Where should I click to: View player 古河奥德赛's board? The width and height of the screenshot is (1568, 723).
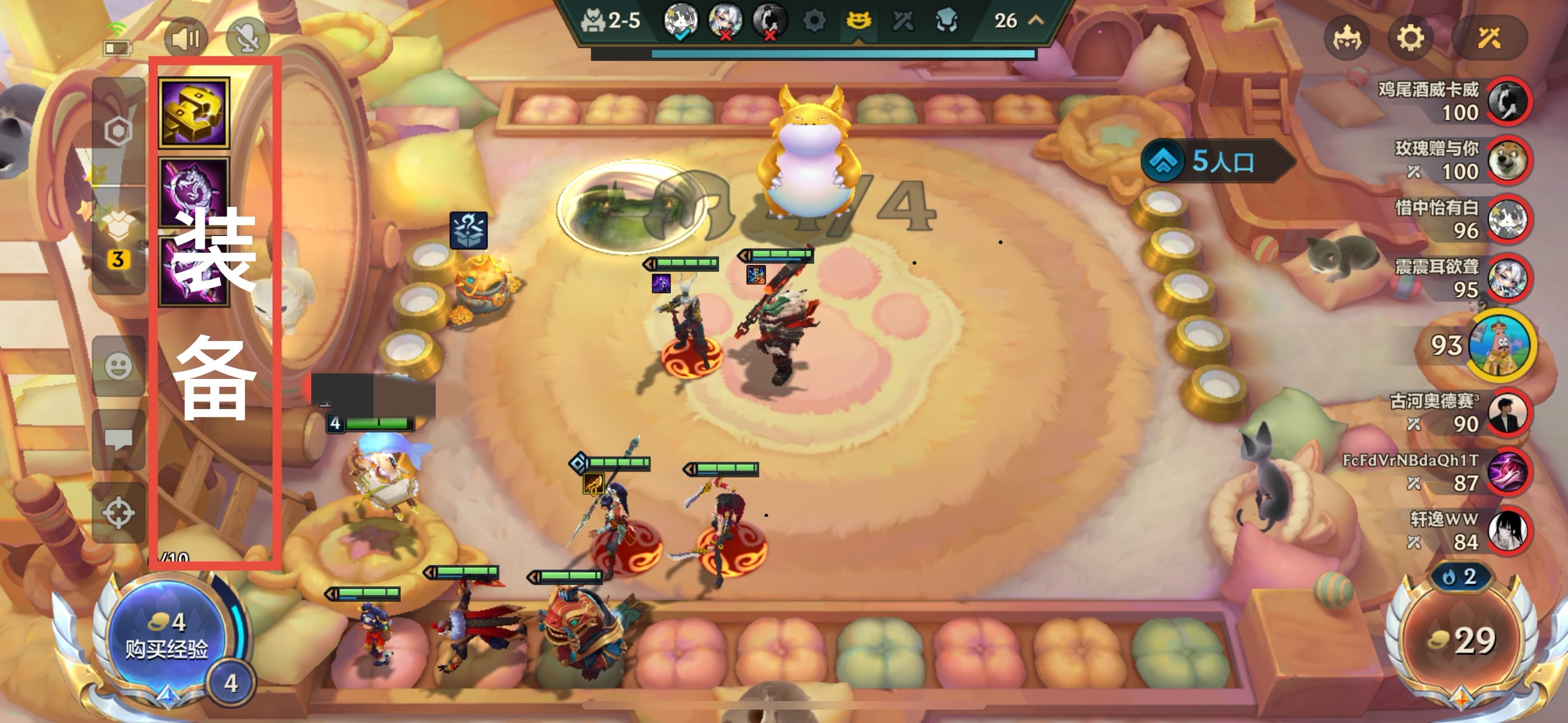(1508, 413)
